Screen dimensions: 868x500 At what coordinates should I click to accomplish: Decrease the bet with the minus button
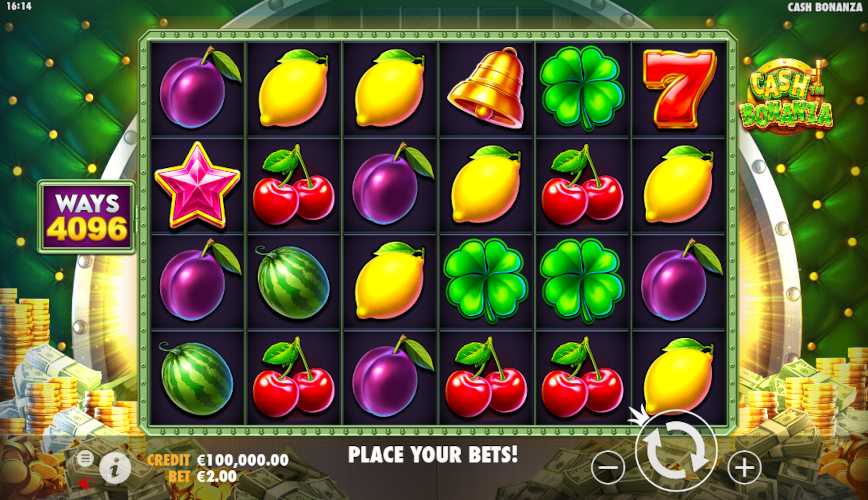608,466
